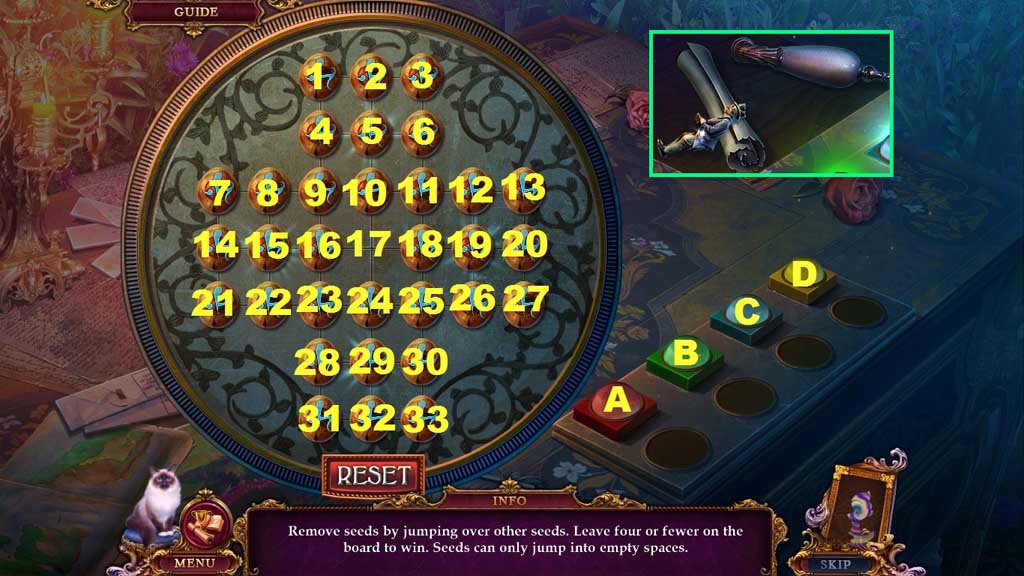Click the yellow gem labeled D
The width and height of the screenshot is (1024, 576).
point(802,276)
